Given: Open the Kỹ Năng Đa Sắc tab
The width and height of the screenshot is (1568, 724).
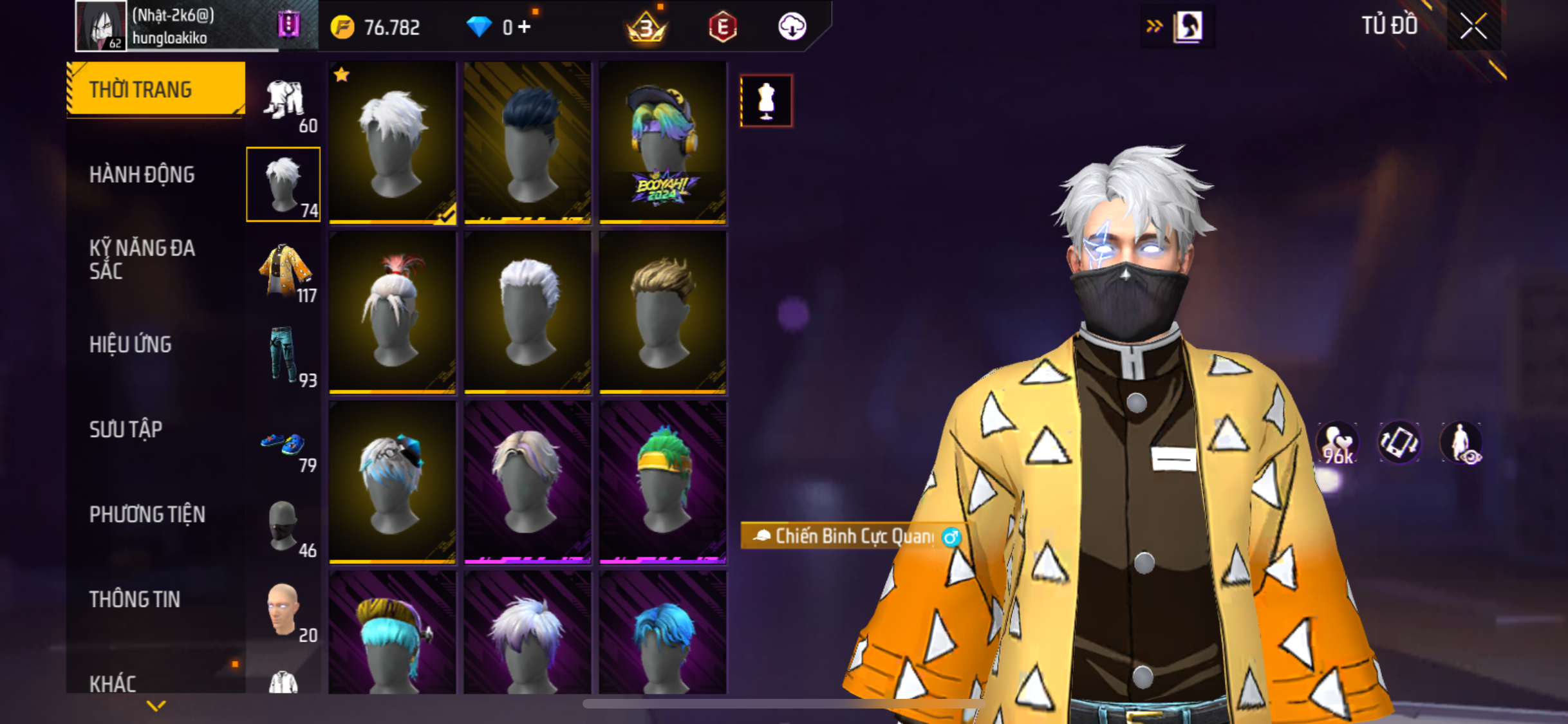Looking at the screenshot, I should click(x=142, y=259).
